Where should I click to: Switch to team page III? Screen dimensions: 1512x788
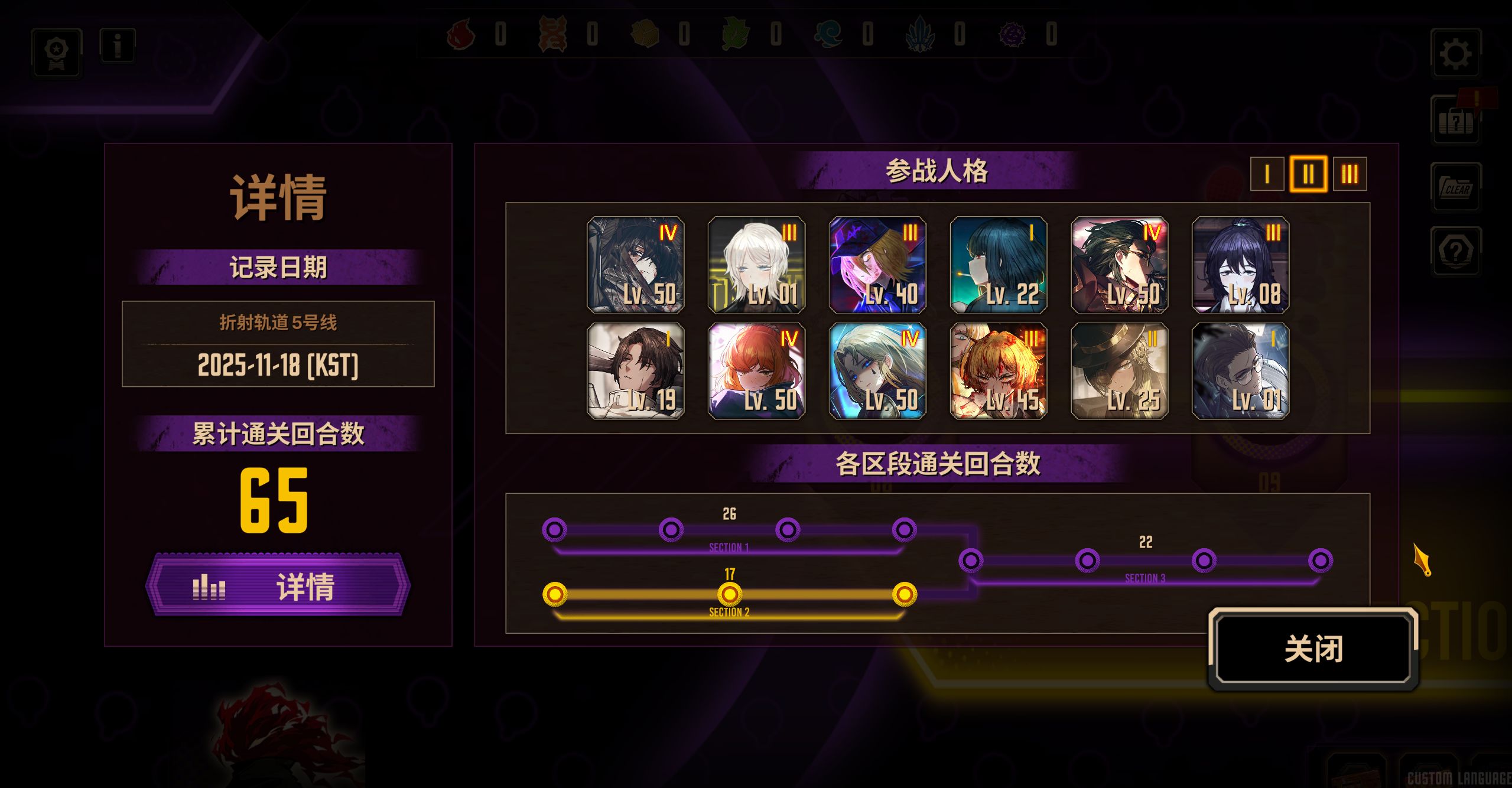[1351, 174]
